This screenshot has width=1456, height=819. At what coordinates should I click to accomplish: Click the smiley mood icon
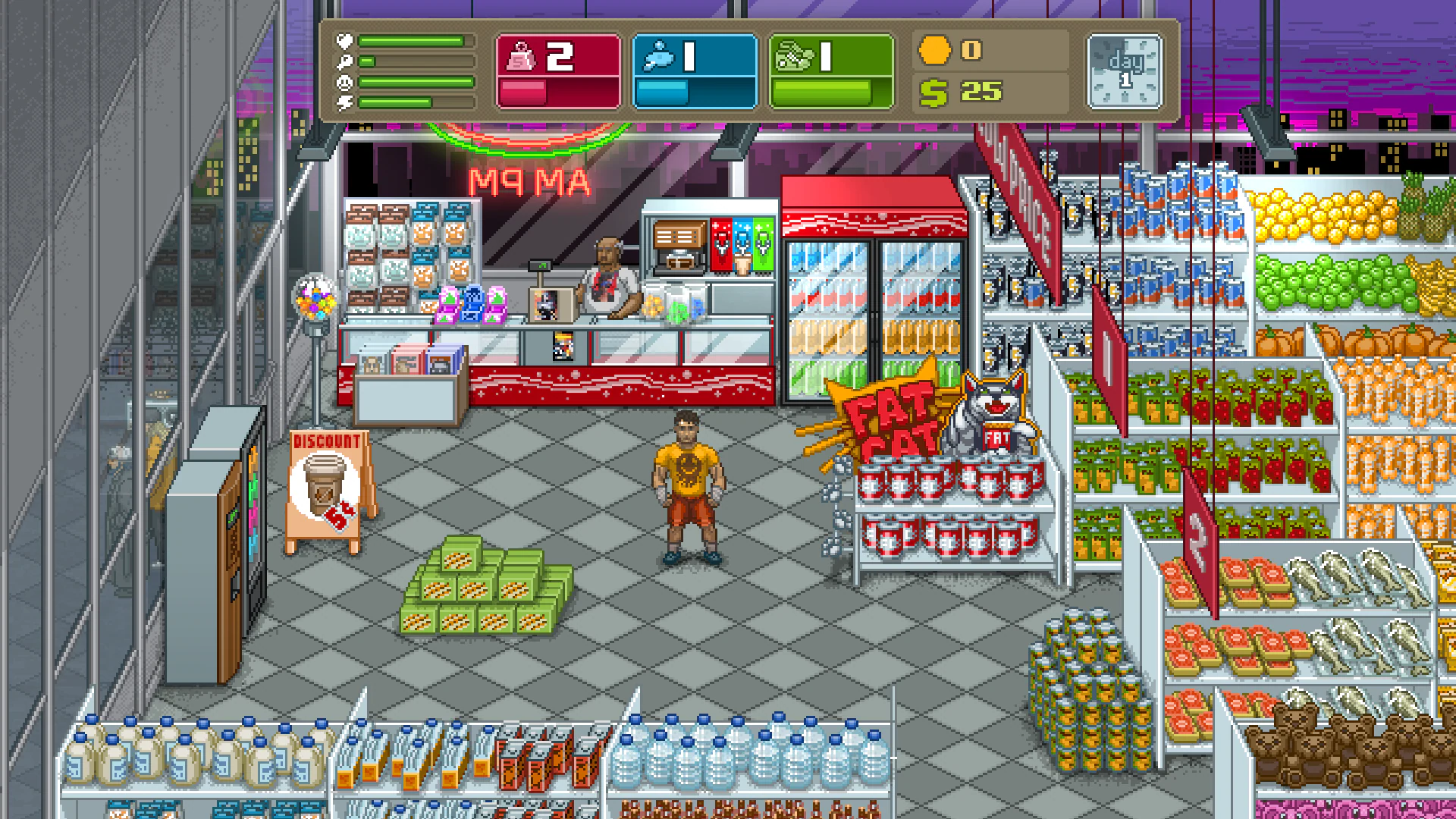(345, 82)
